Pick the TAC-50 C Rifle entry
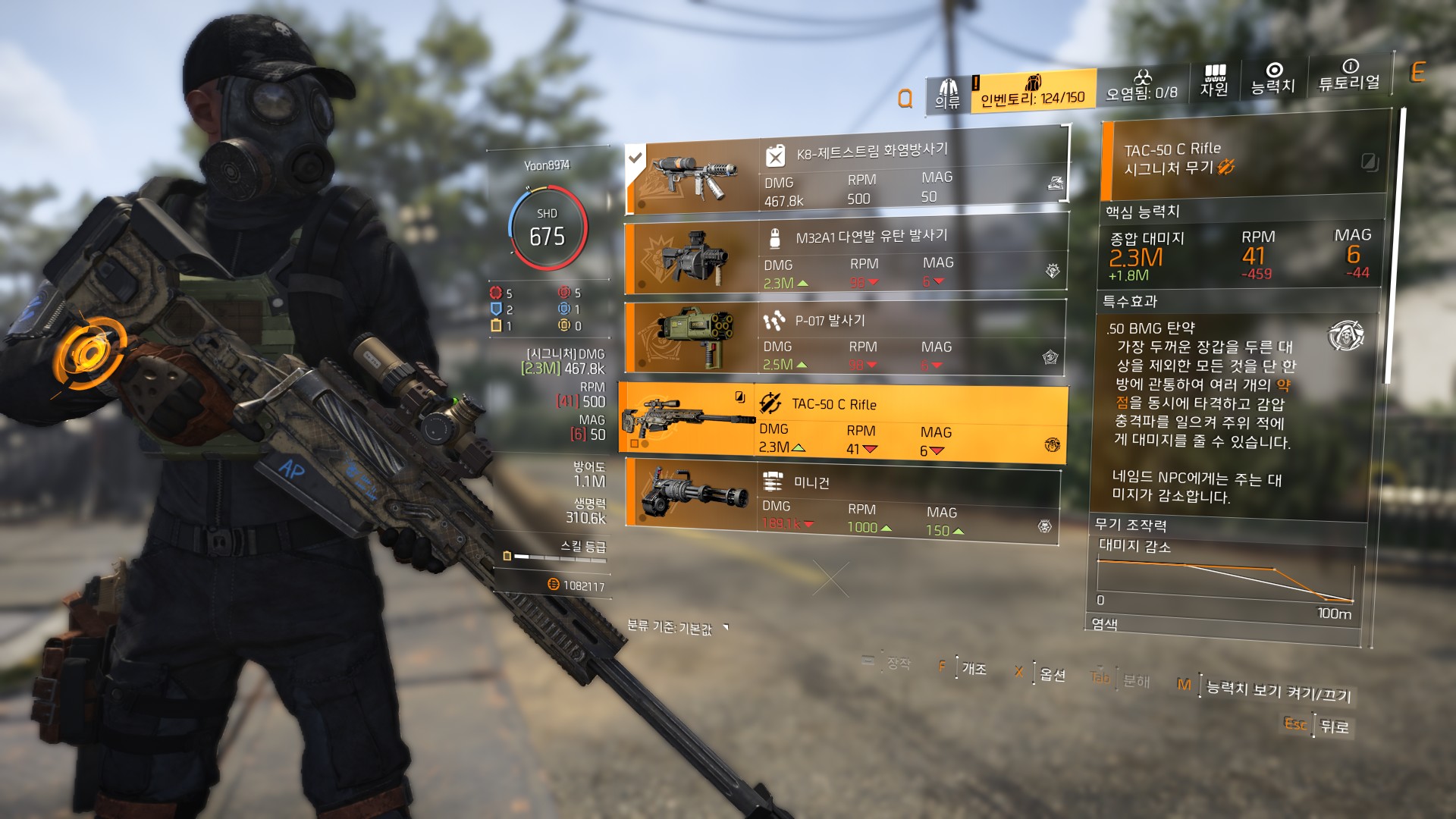Screen dimensions: 1456x819 tap(842, 425)
